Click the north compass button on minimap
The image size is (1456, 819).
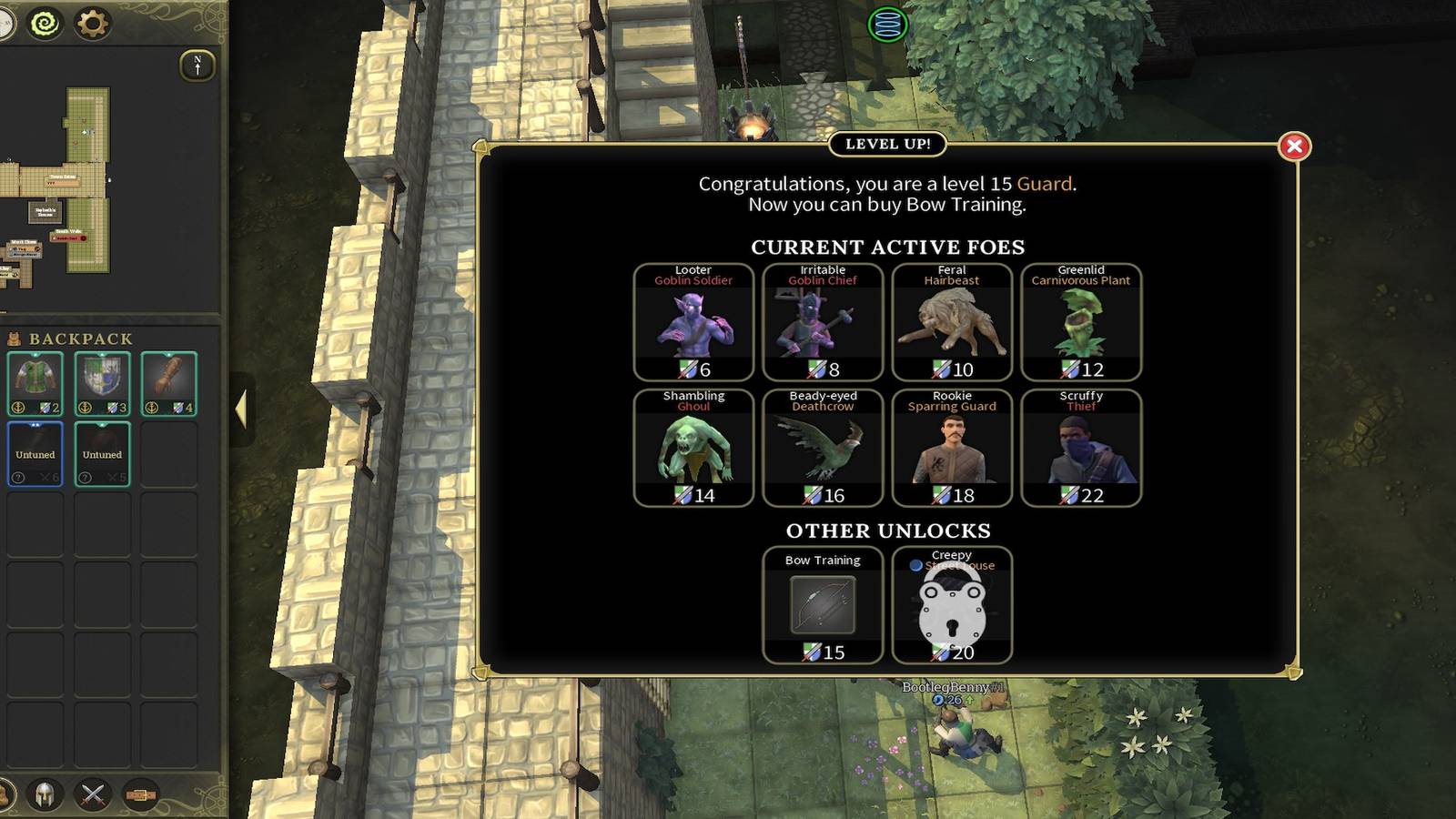(197, 66)
